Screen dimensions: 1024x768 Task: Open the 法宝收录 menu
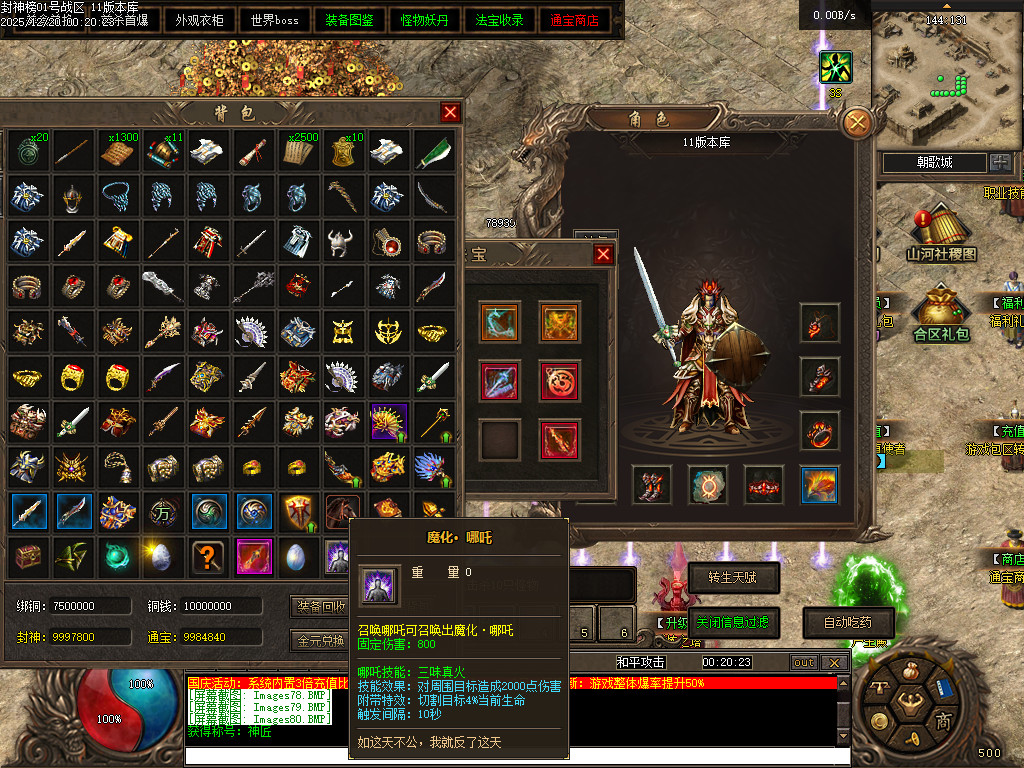click(x=500, y=20)
